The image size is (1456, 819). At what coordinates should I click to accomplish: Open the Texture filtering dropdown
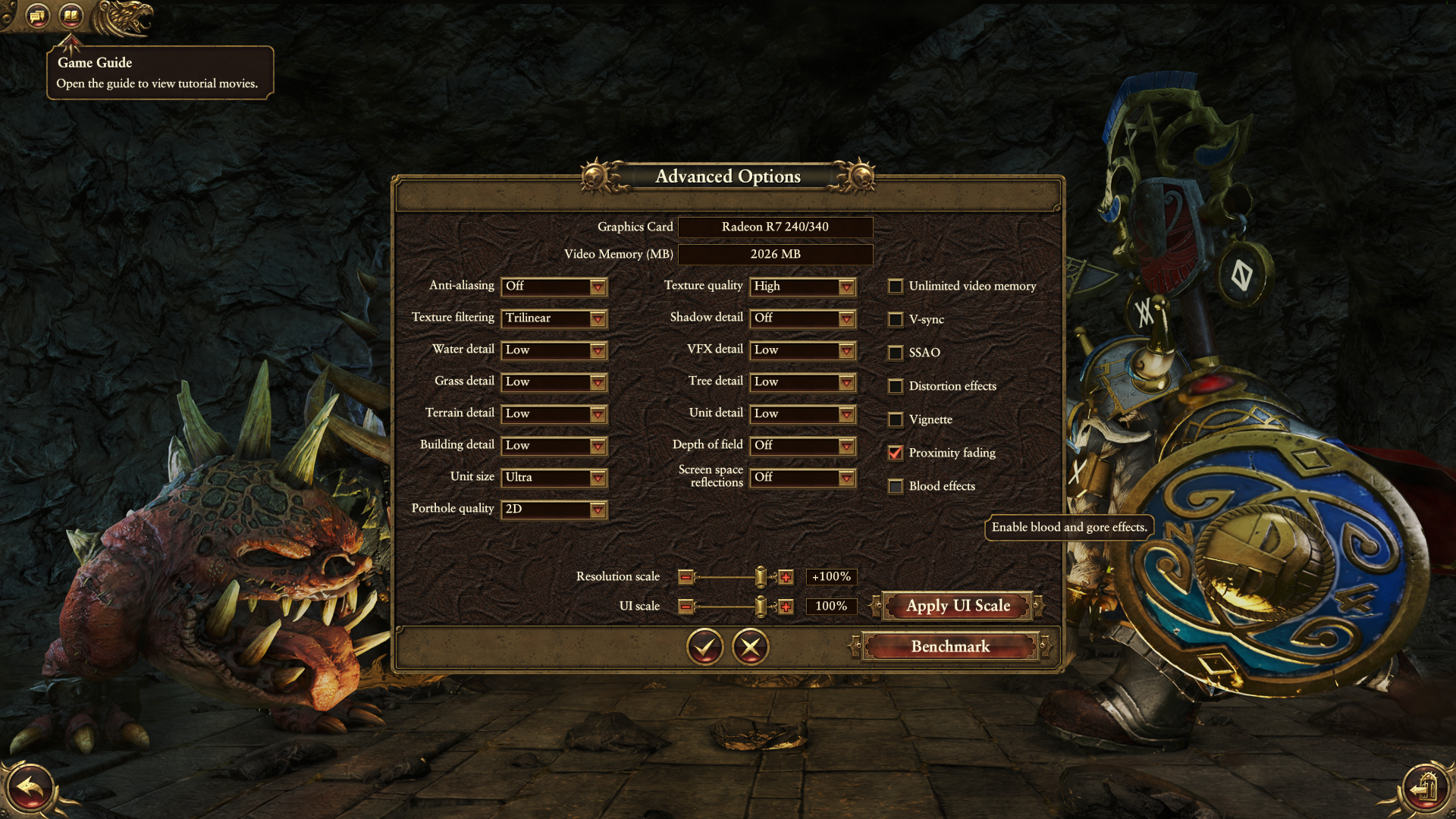pos(554,318)
